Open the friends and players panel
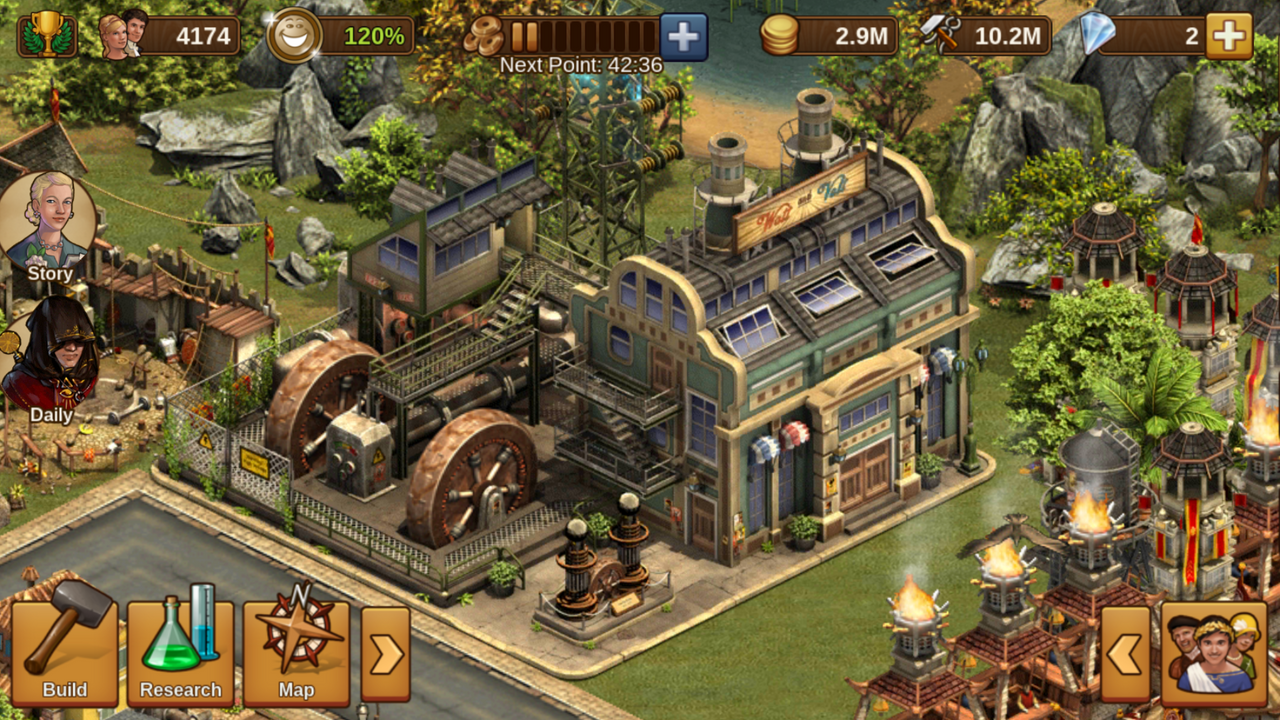Image resolution: width=1280 pixels, height=720 pixels. (1214, 654)
